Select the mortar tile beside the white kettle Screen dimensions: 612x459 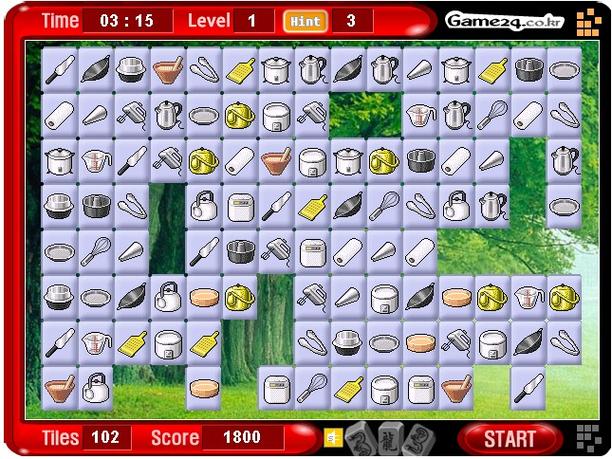tap(59, 385)
